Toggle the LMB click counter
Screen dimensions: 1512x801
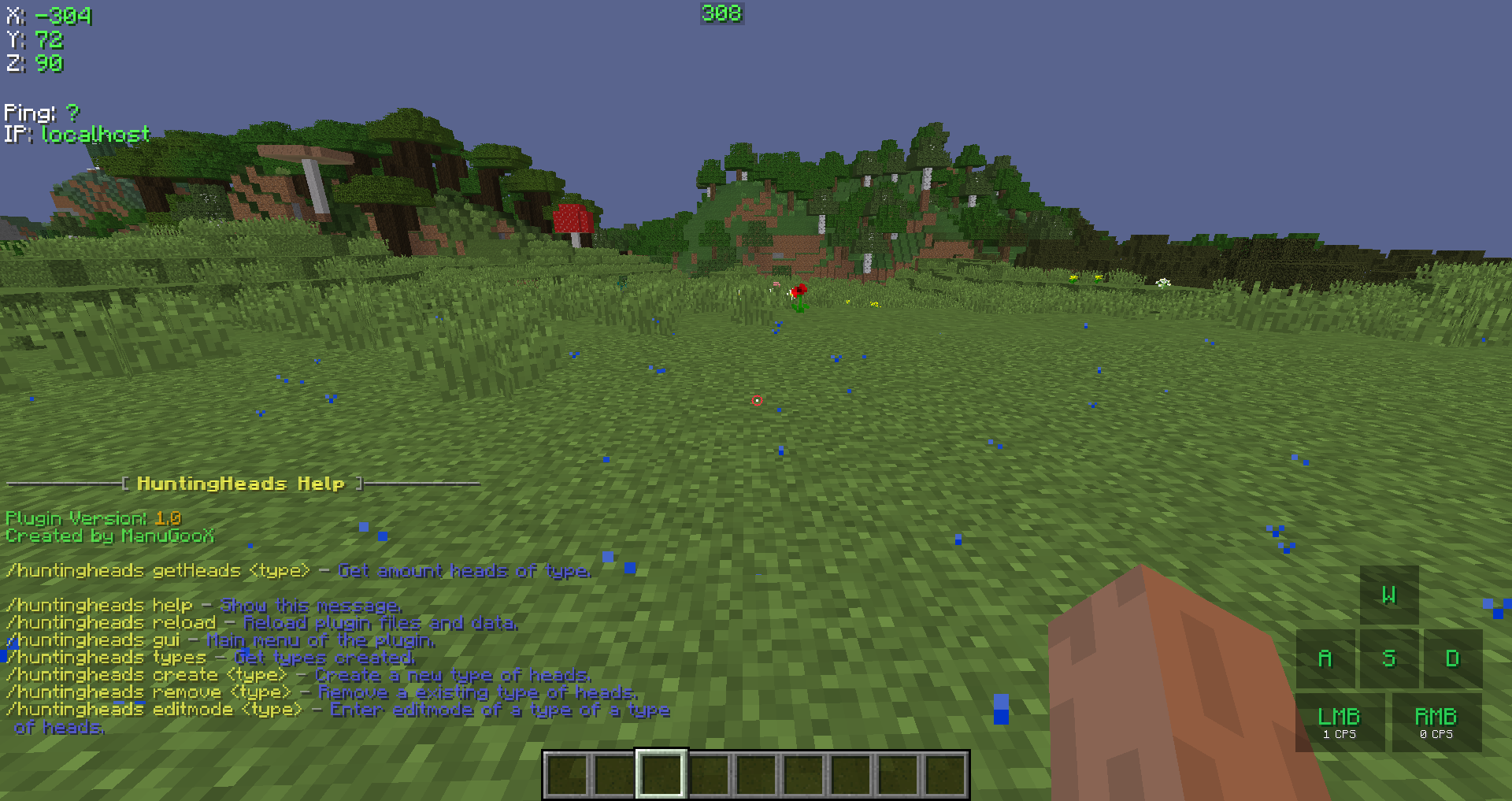(x=1340, y=721)
